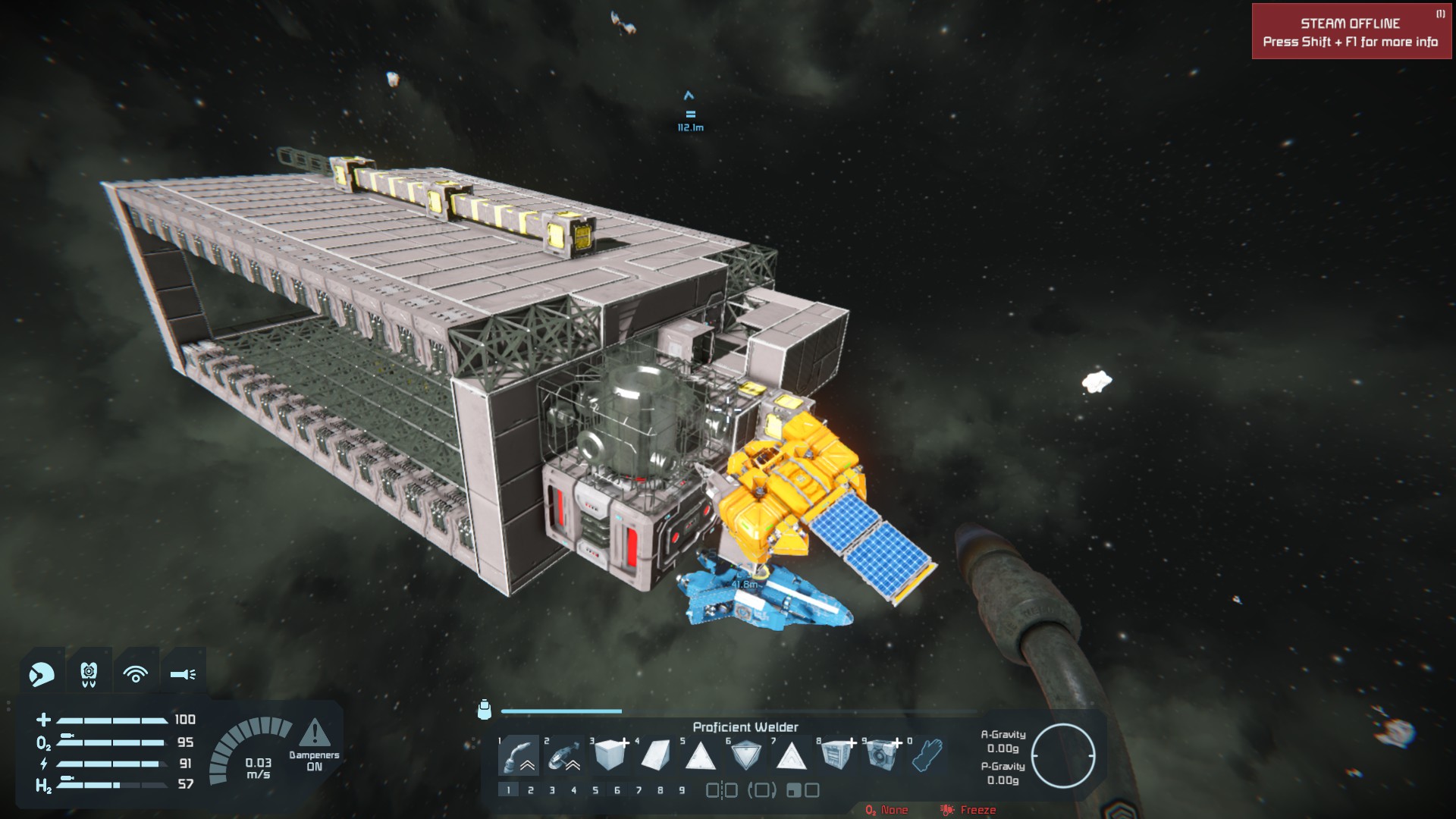
Task: Select the Proficient Welder hotbar slot
Action: 519,755
